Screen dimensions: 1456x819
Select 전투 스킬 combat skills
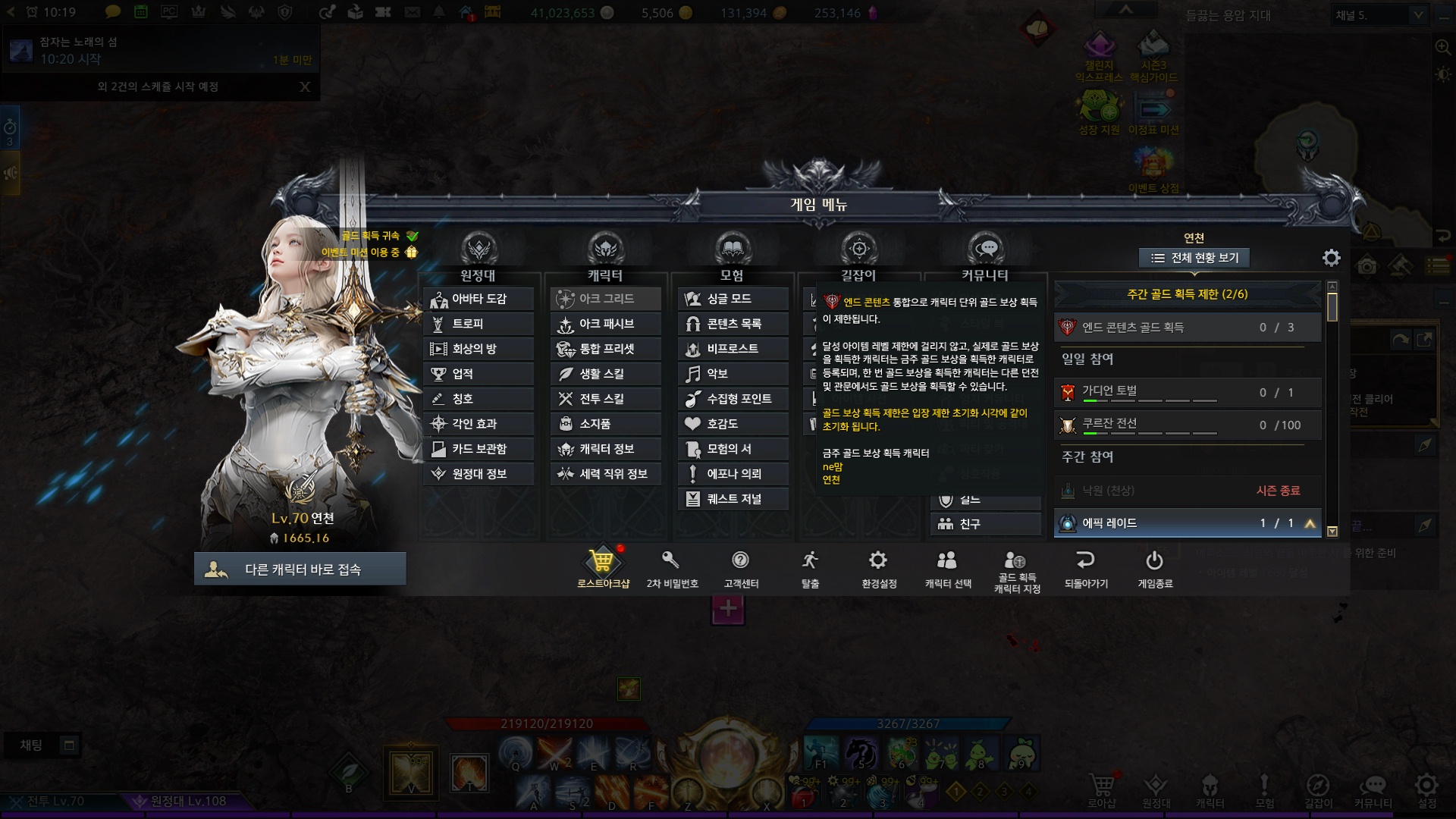pos(606,399)
